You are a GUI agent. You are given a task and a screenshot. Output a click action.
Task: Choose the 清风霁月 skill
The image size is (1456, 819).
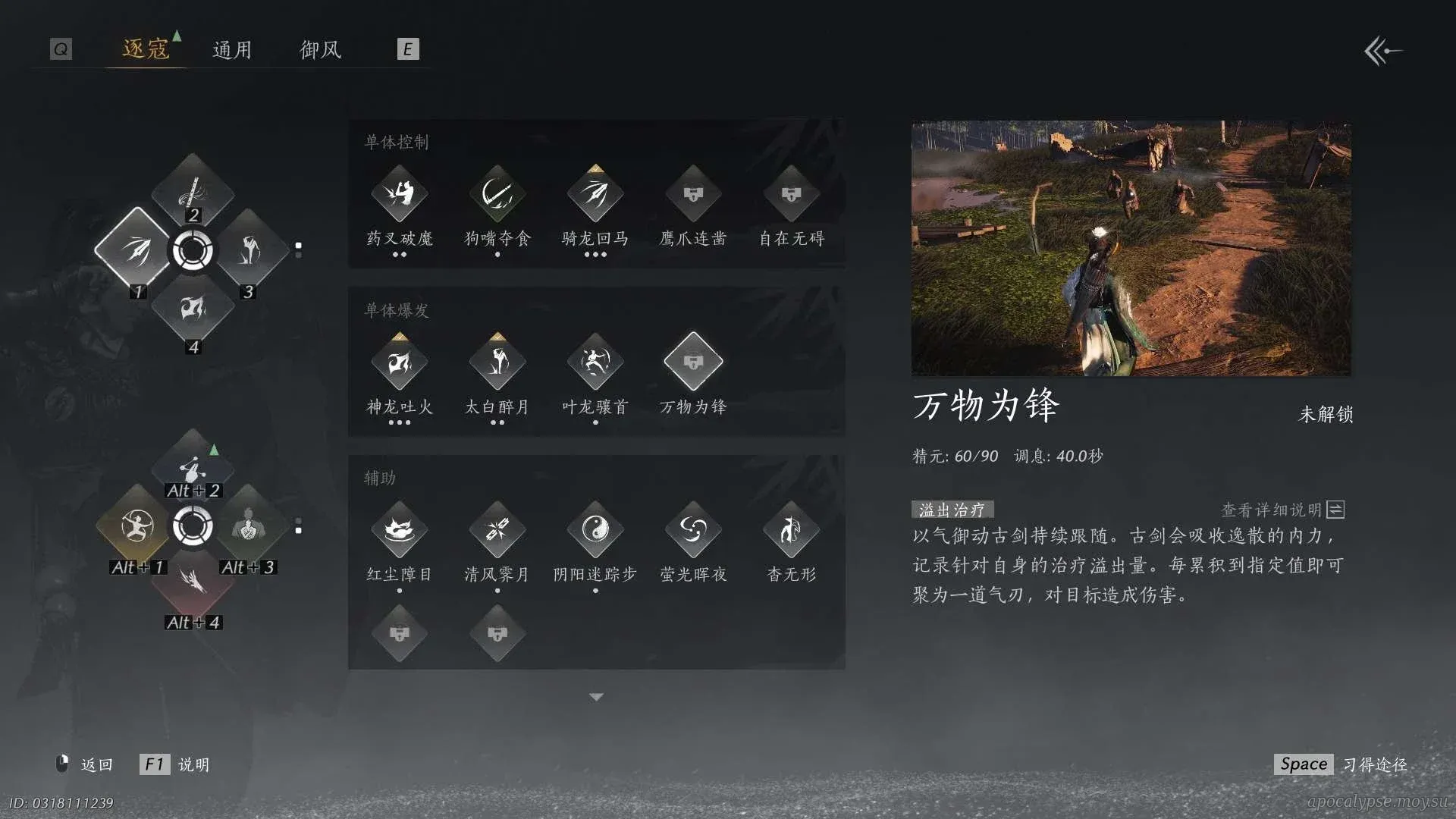click(x=497, y=529)
